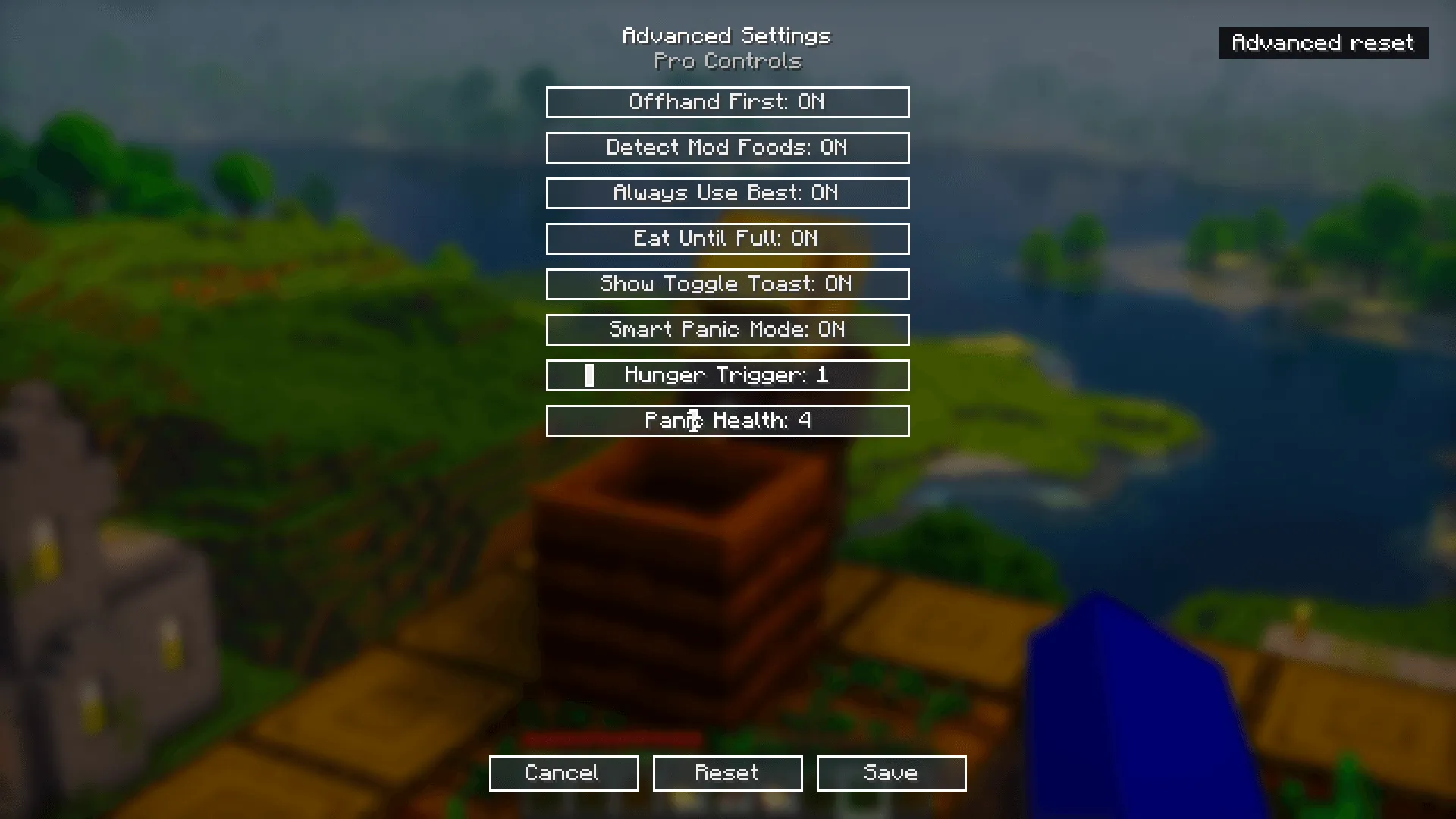Save the Pro Controls settings
Viewport: 1456px width, 819px height.
[x=890, y=773]
